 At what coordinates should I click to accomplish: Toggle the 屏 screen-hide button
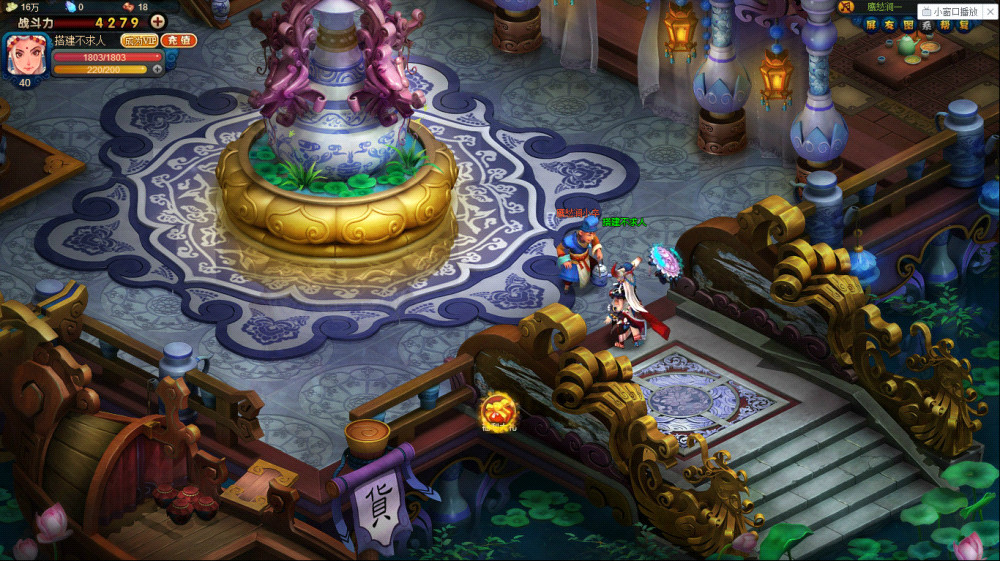click(872, 24)
